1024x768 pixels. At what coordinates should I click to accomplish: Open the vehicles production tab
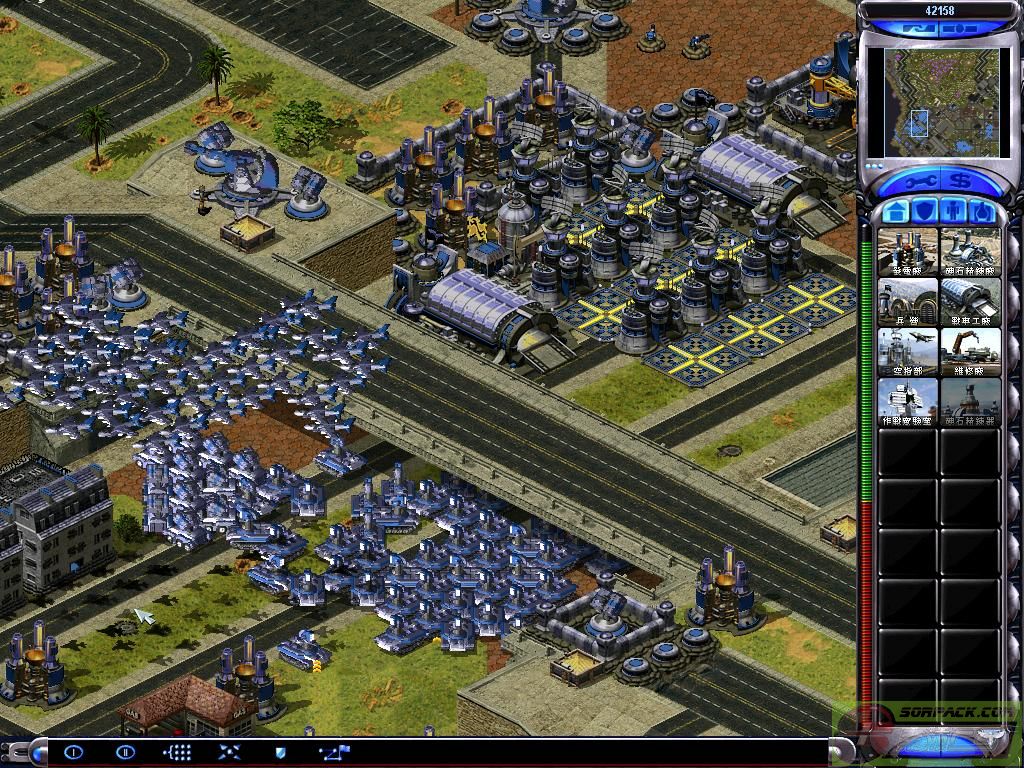click(x=982, y=212)
